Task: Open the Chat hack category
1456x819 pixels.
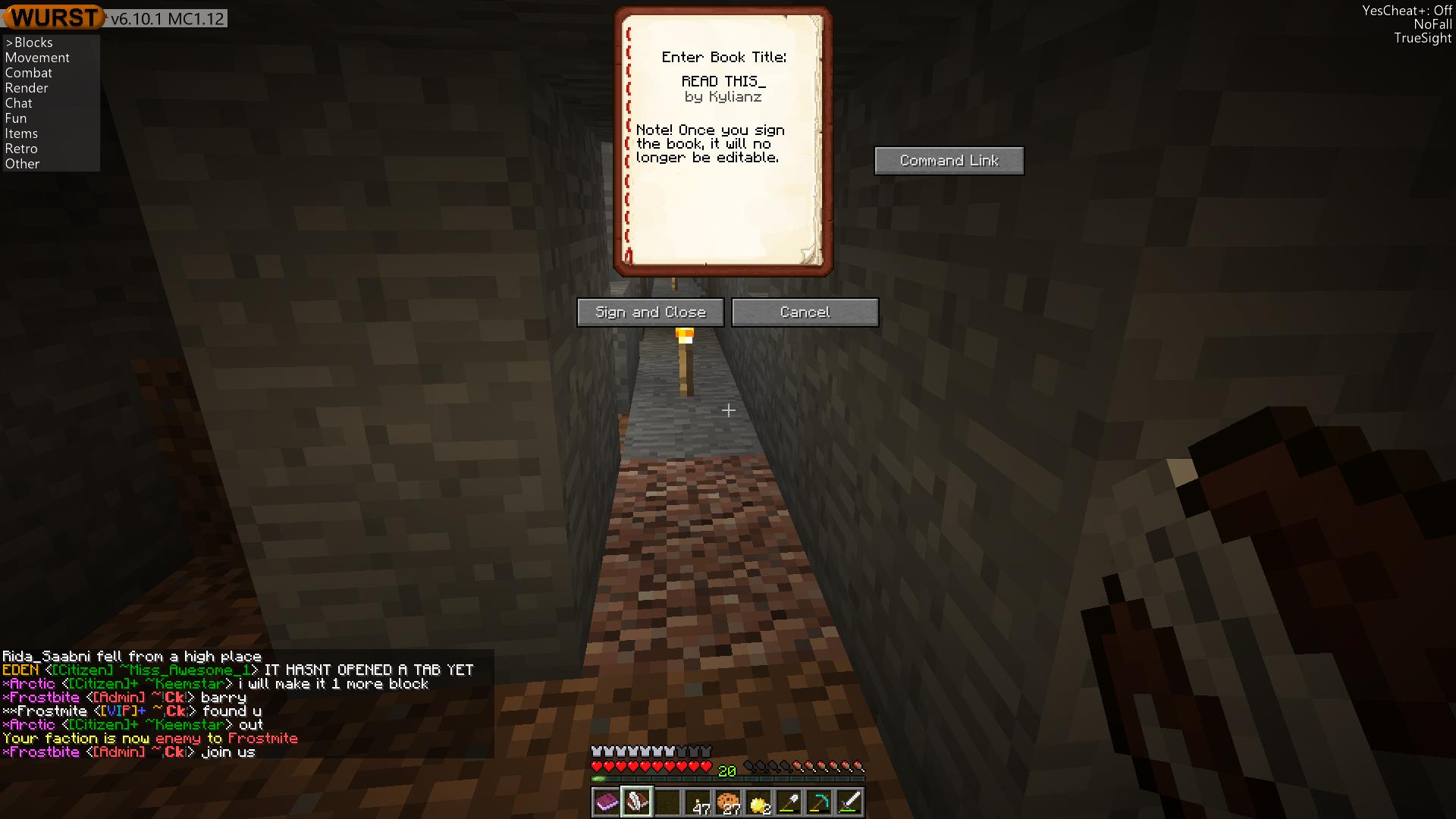Action: 19,103
